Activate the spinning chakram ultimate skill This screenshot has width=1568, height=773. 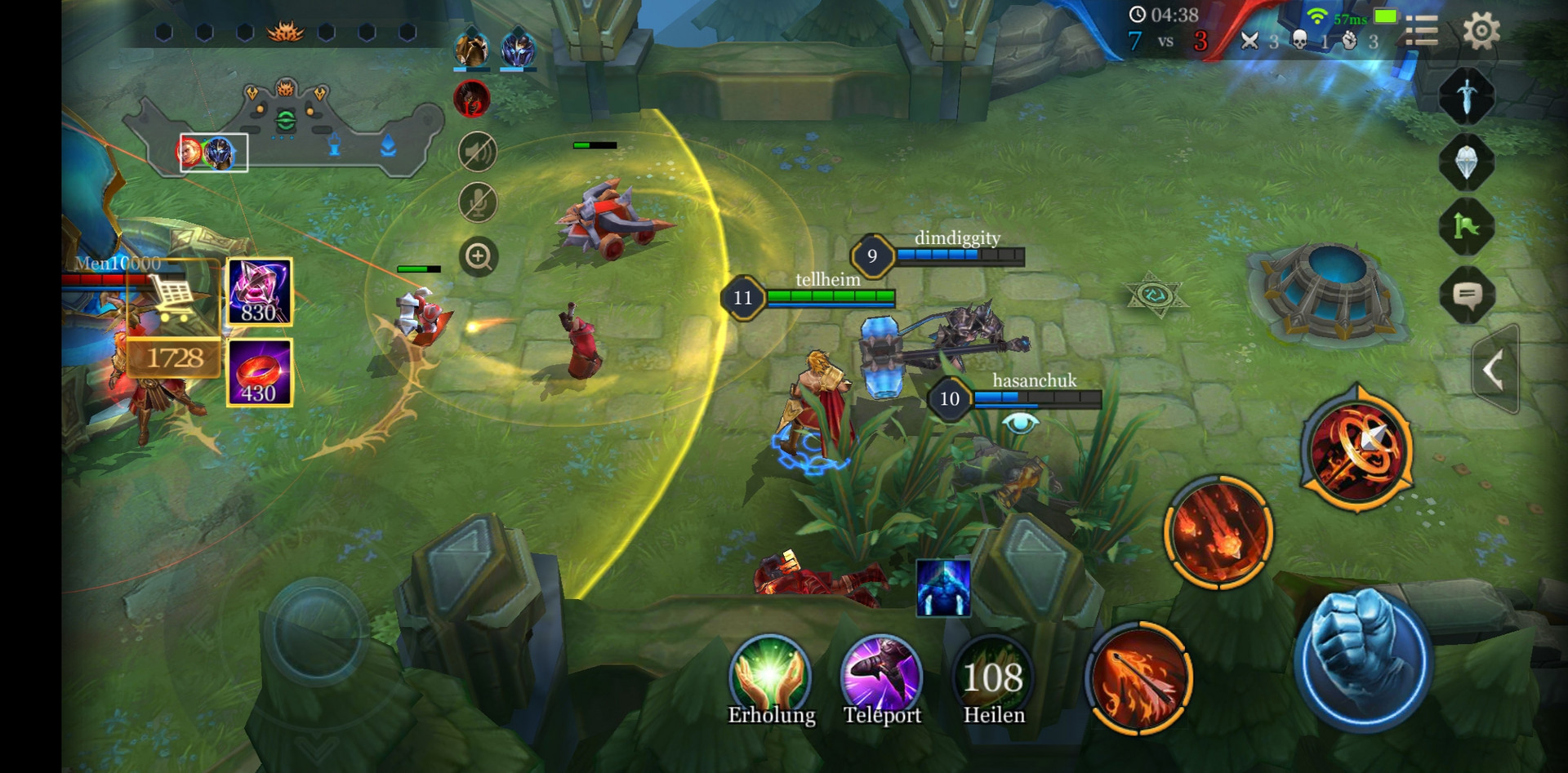tap(1356, 449)
